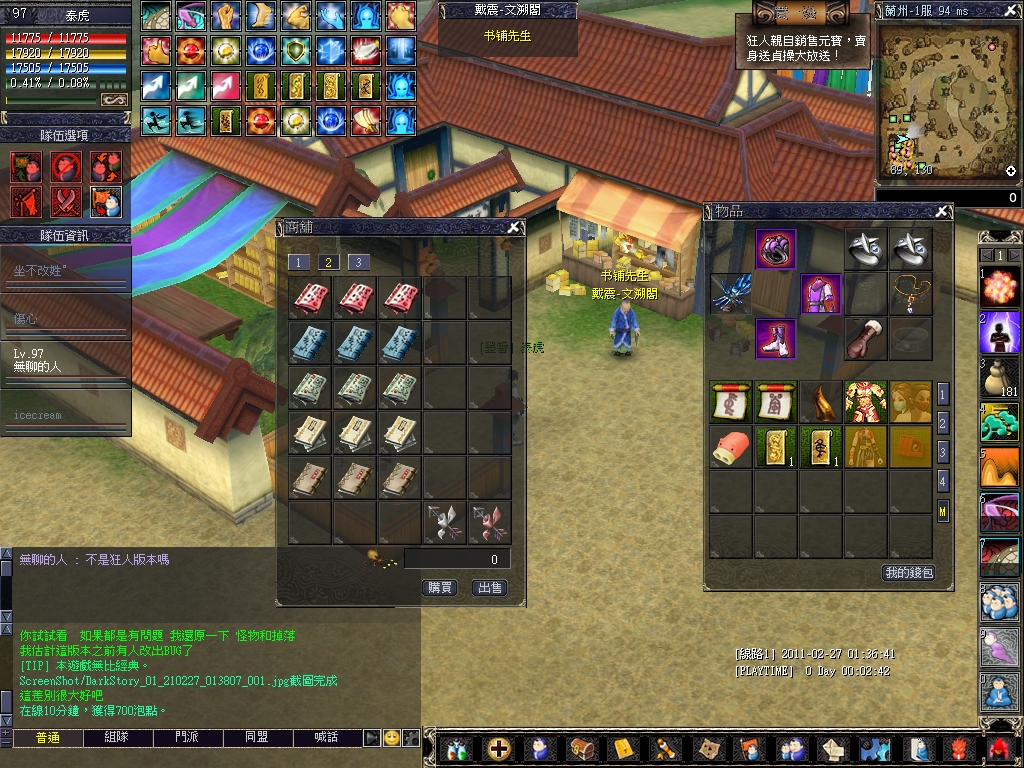Open the inventory M tab

pos(943,511)
